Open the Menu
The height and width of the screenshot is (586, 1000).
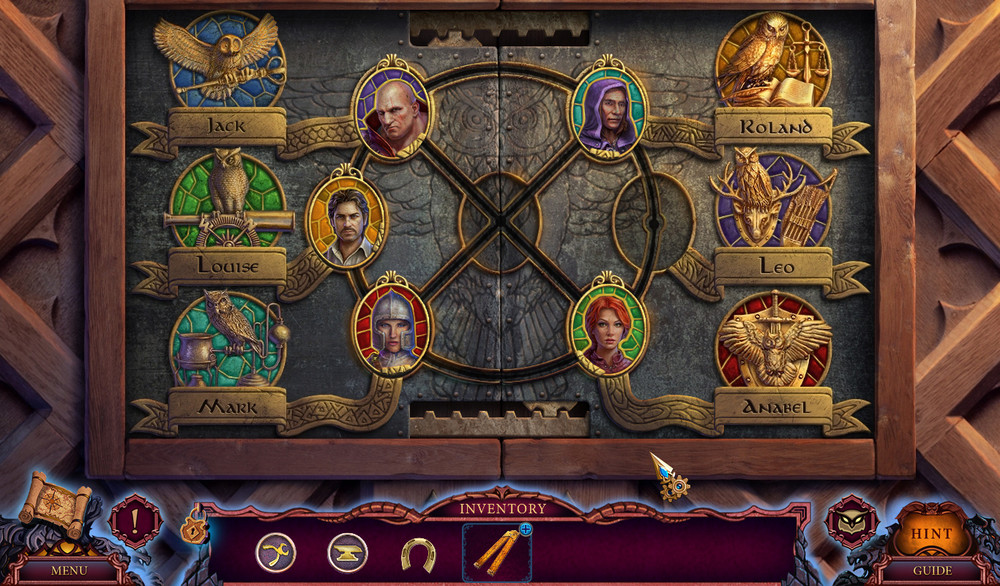pos(69,570)
